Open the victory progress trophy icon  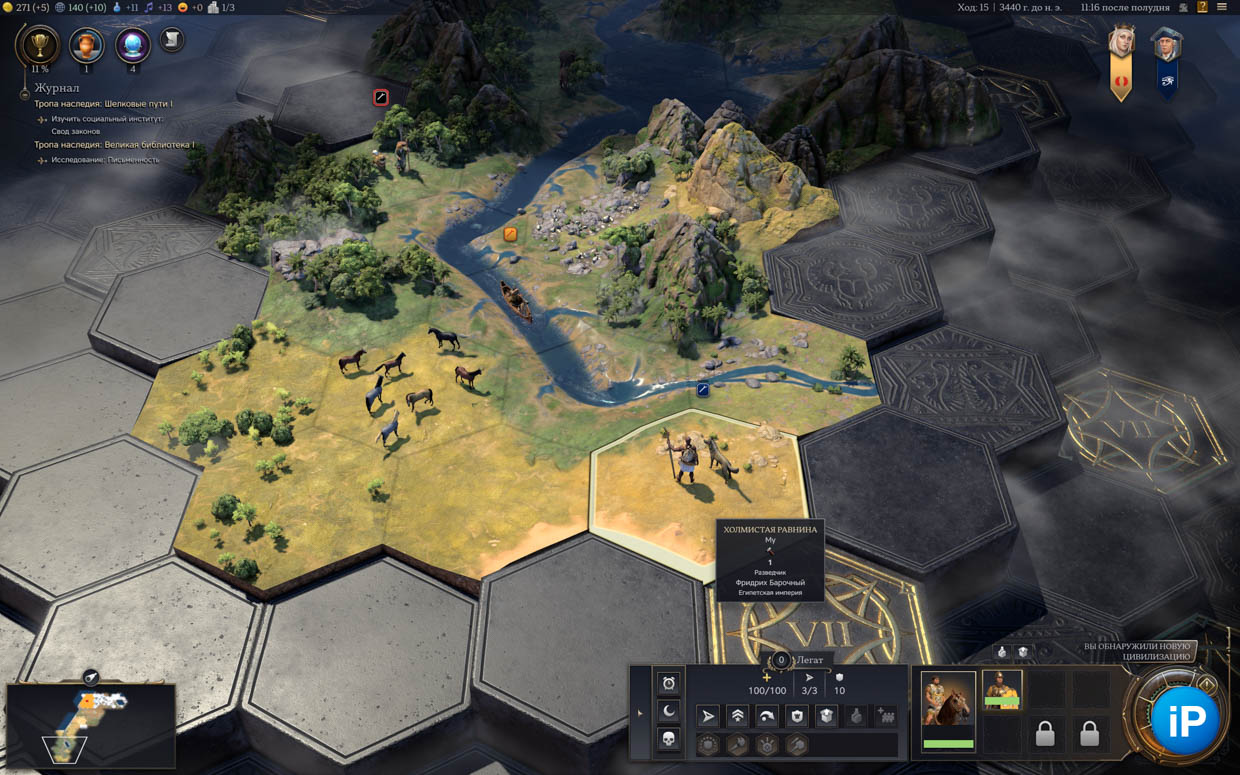(x=38, y=44)
